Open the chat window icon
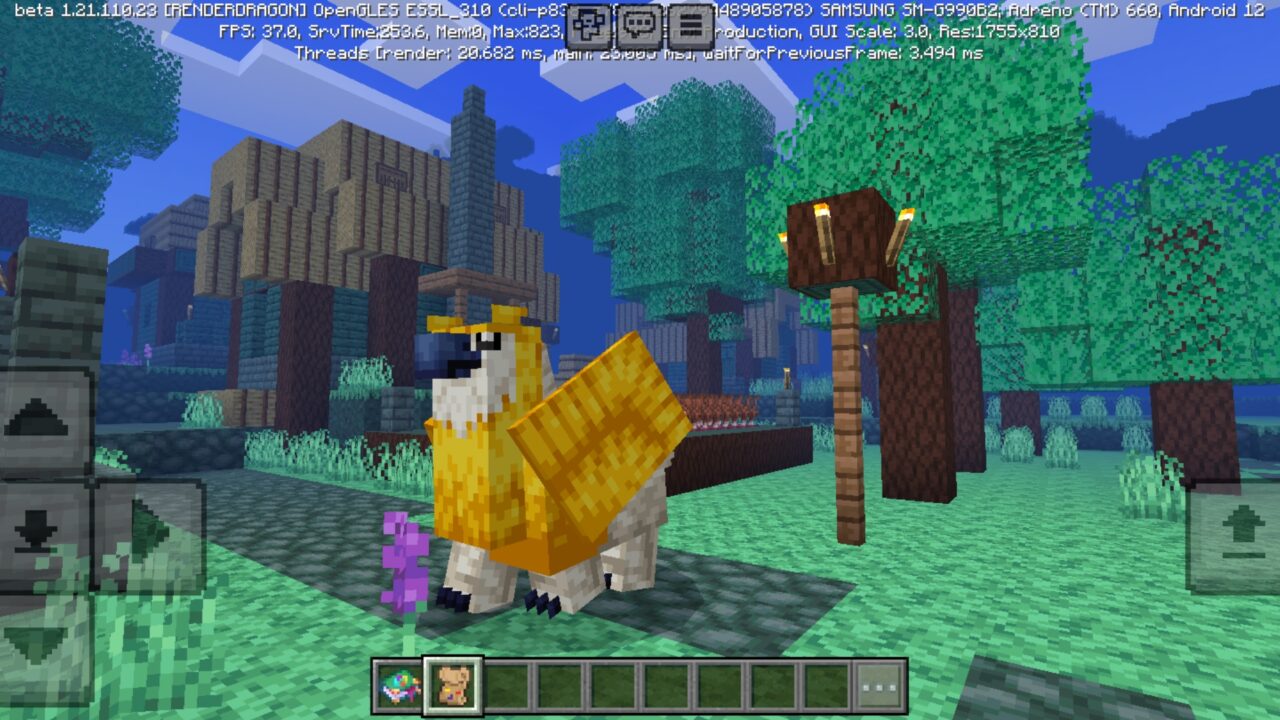This screenshot has height=720, width=1280. point(637,19)
